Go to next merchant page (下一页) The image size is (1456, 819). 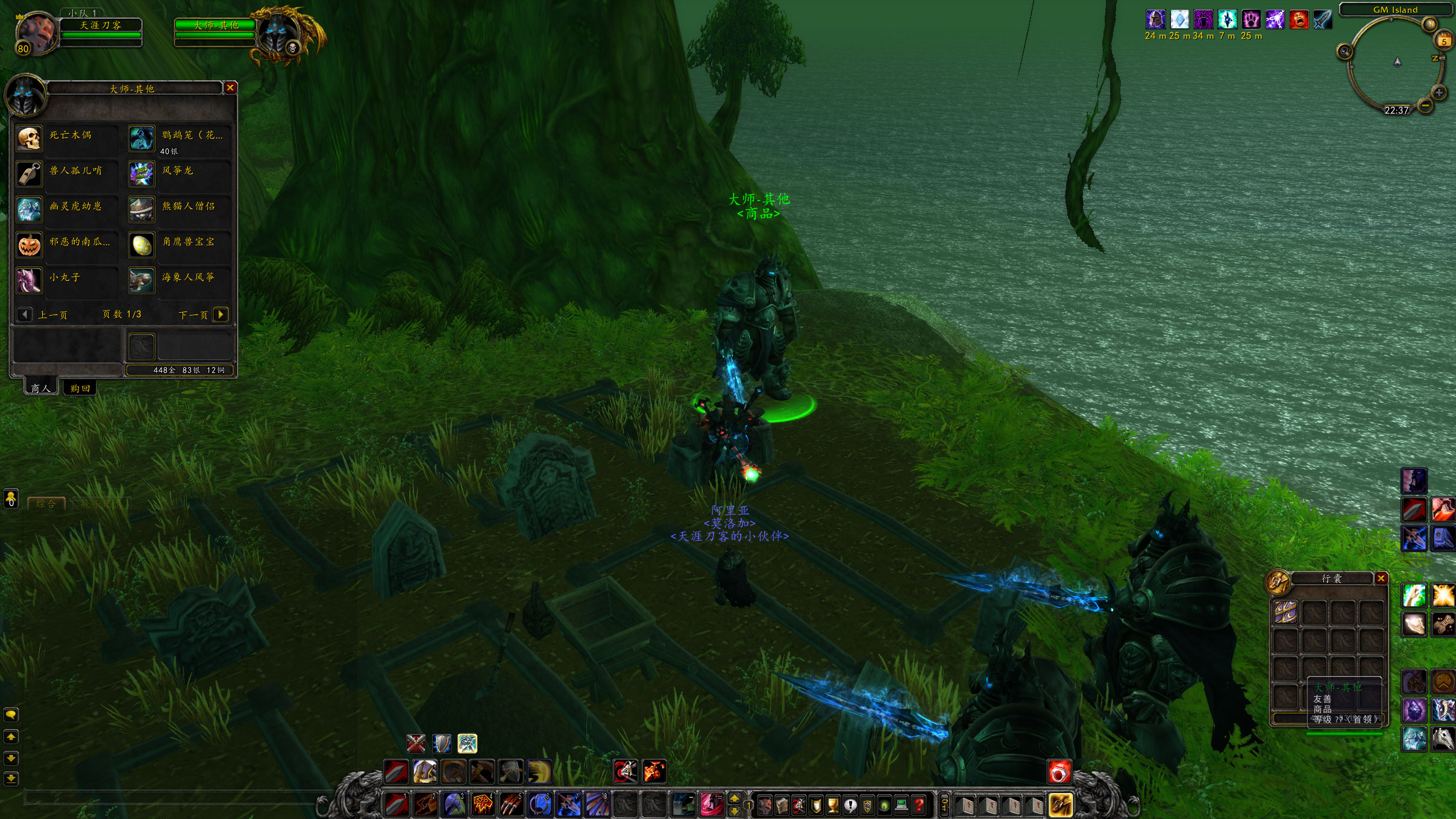(x=221, y=314)
